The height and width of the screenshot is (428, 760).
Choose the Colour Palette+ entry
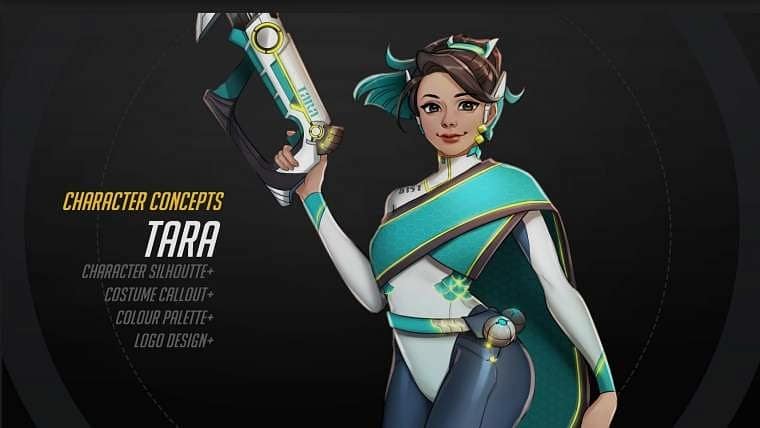pos(163,317)
